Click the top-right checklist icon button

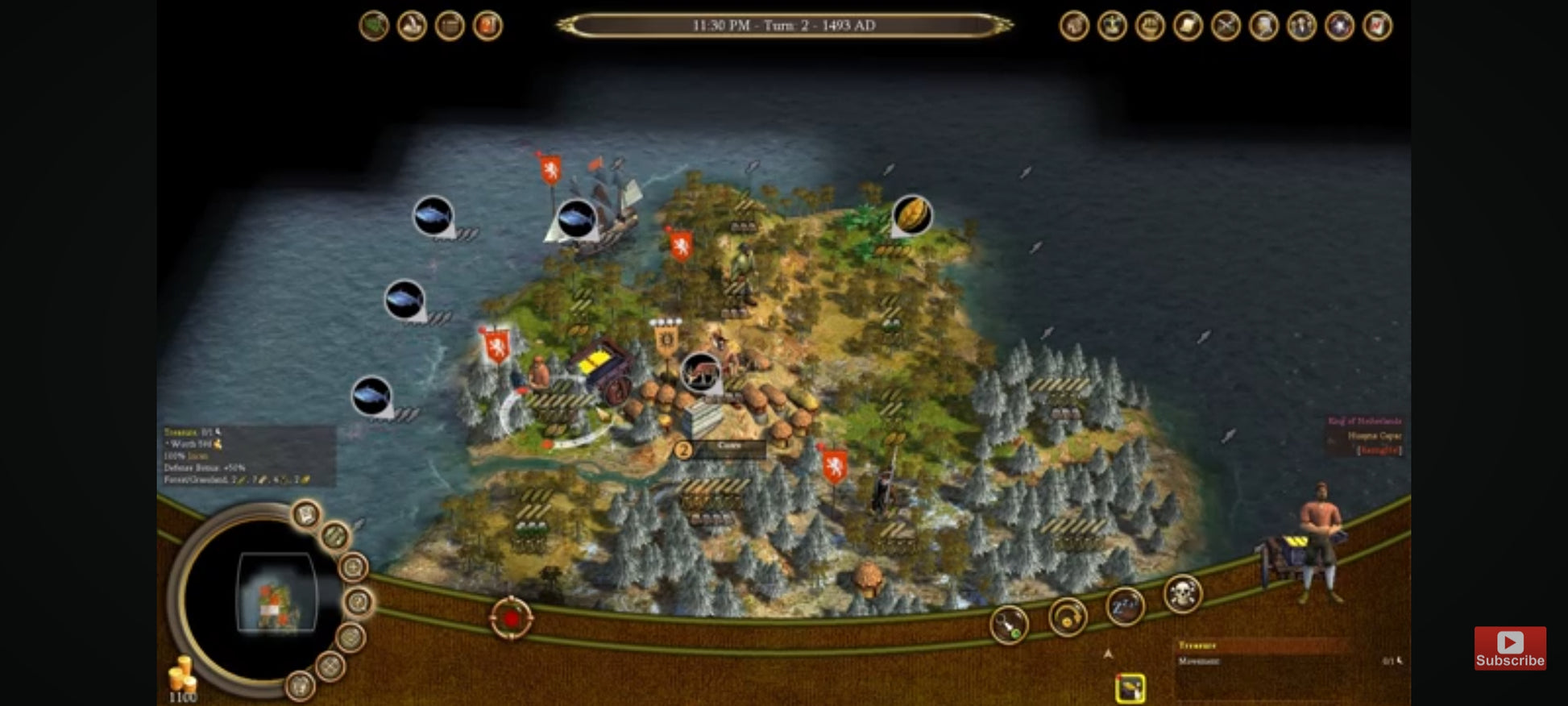coord(1377,26)
